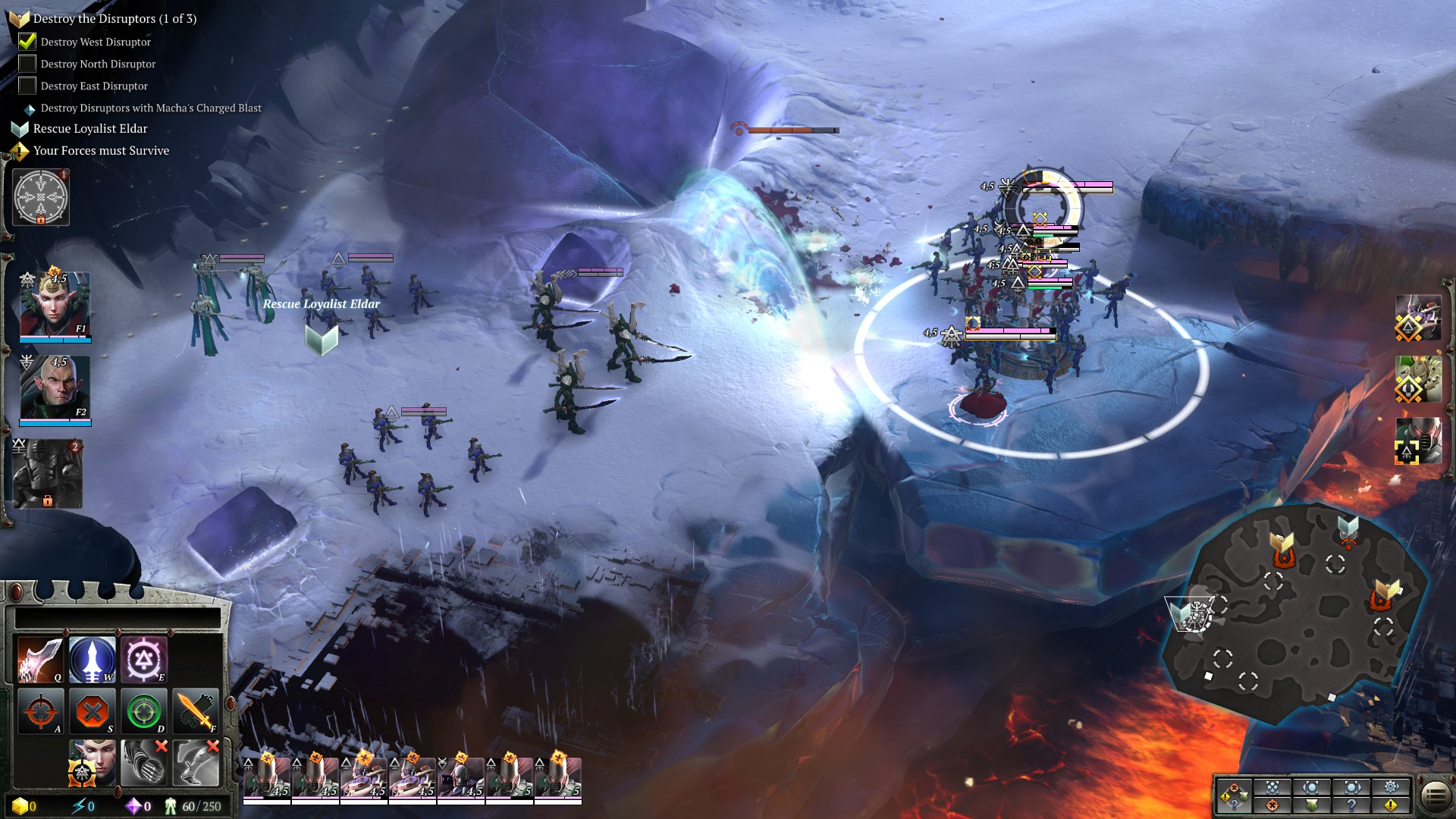Select the red attack-move reticle command

click(42, 711)
